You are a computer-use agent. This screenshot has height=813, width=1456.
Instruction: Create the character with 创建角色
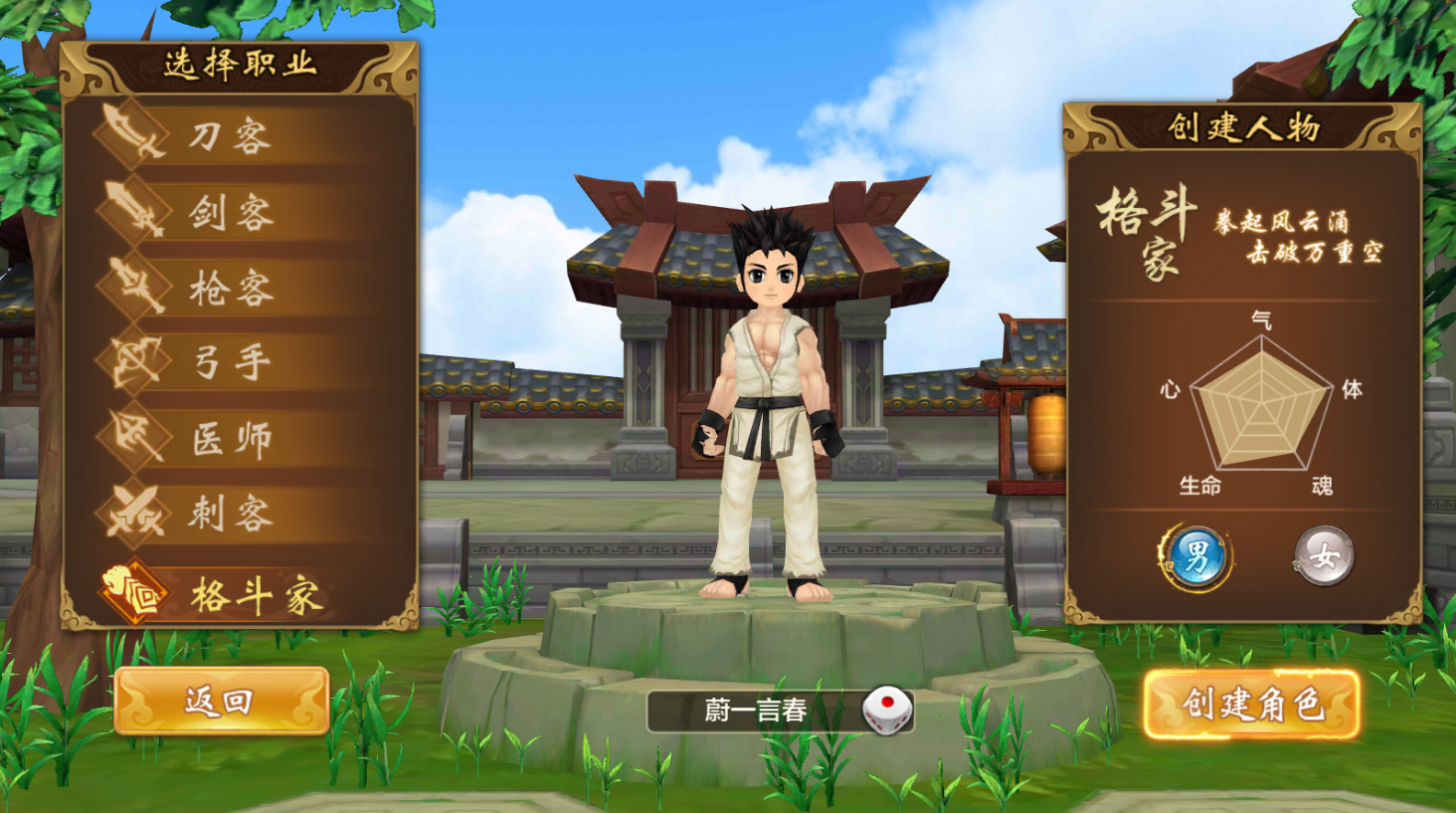(x=1252, y=704)
